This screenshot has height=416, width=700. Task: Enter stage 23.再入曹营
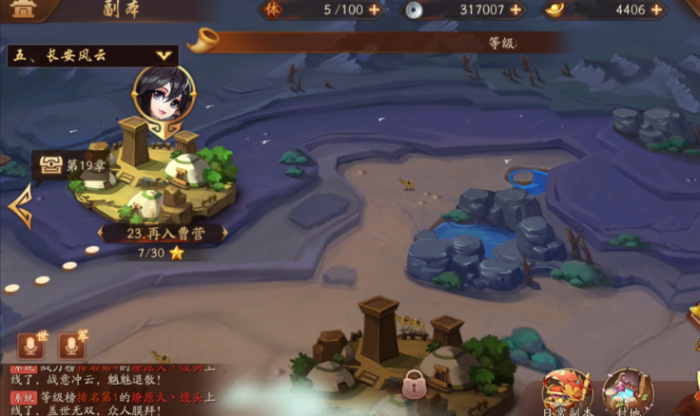[x=164, y=233]
